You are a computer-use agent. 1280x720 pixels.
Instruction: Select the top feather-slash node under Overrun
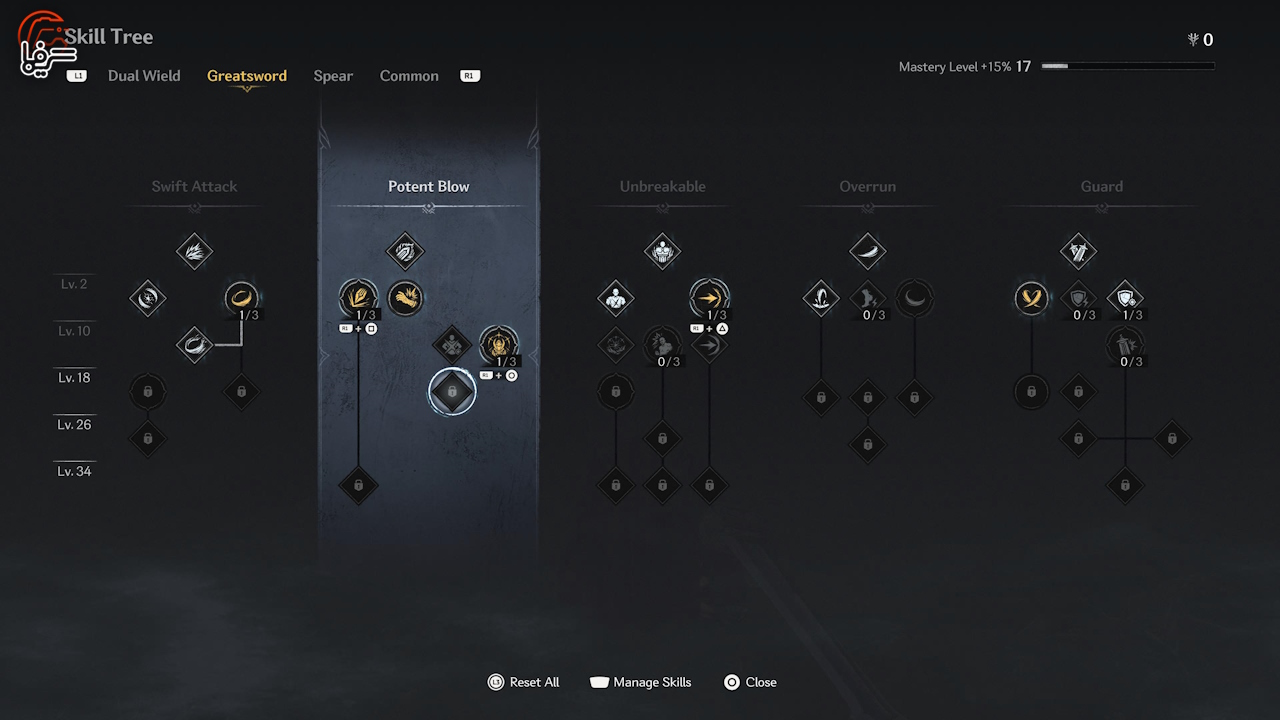[868, 251]
